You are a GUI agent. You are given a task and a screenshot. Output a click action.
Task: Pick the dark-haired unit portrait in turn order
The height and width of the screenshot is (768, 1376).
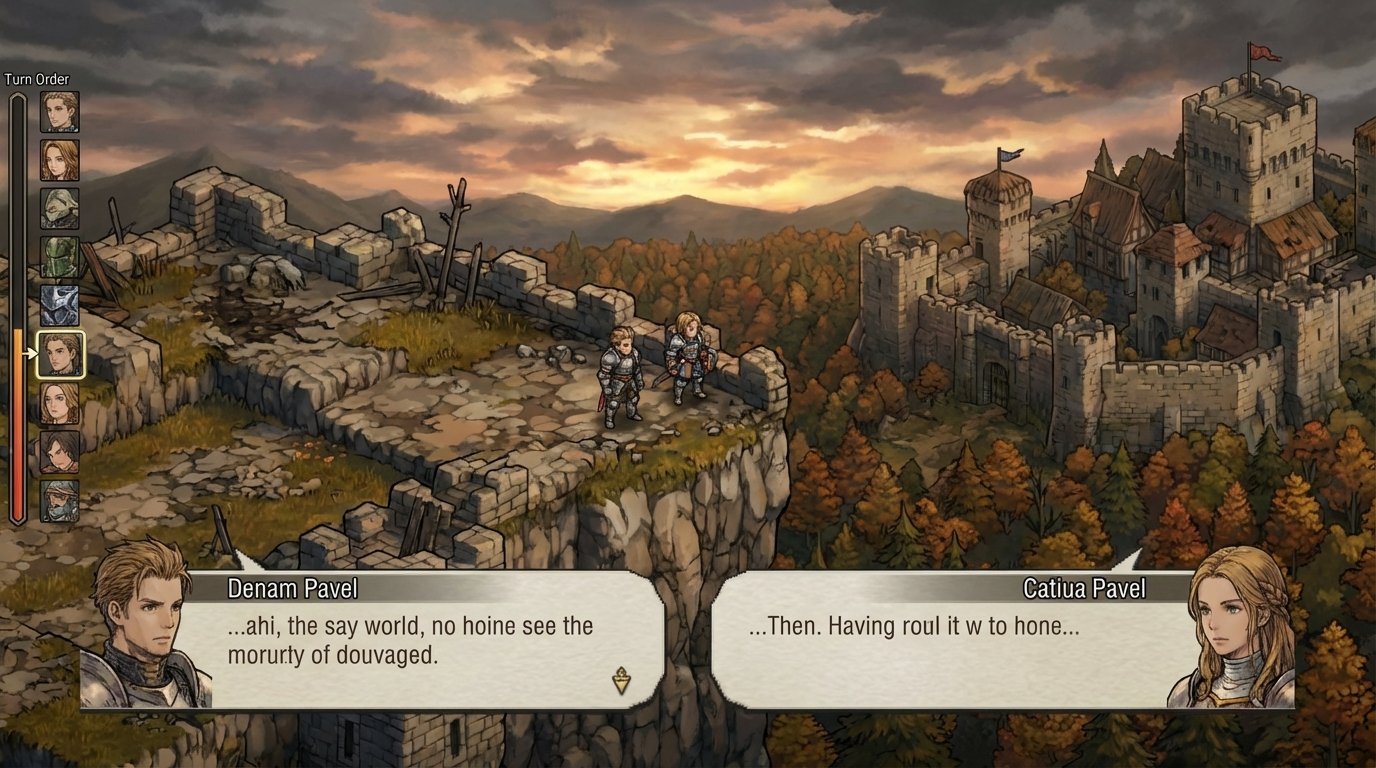(x=60, y=452)
